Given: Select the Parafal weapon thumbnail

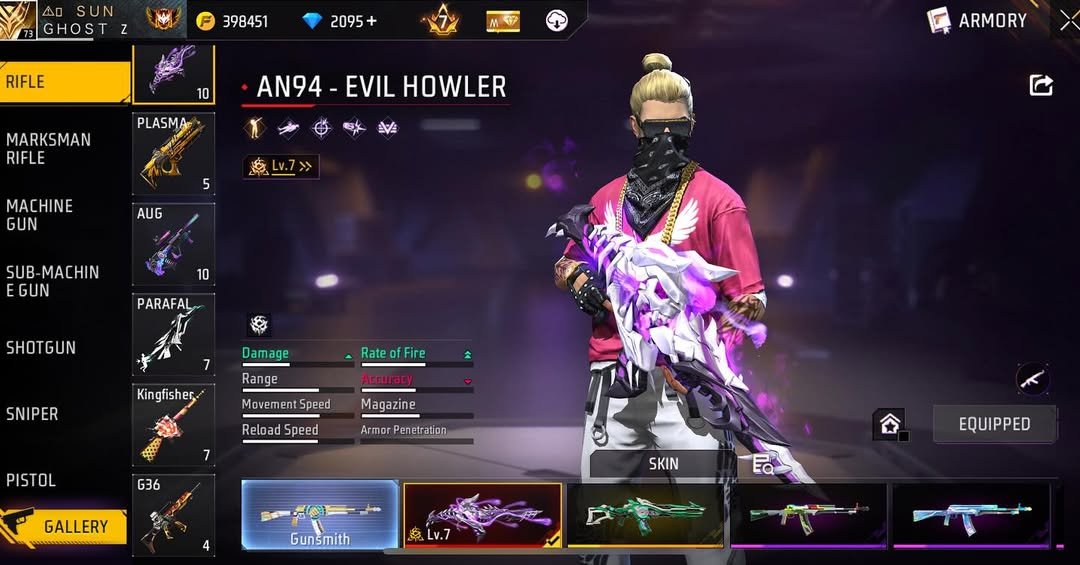Looking at the screenshot, I should click(173, 334).
